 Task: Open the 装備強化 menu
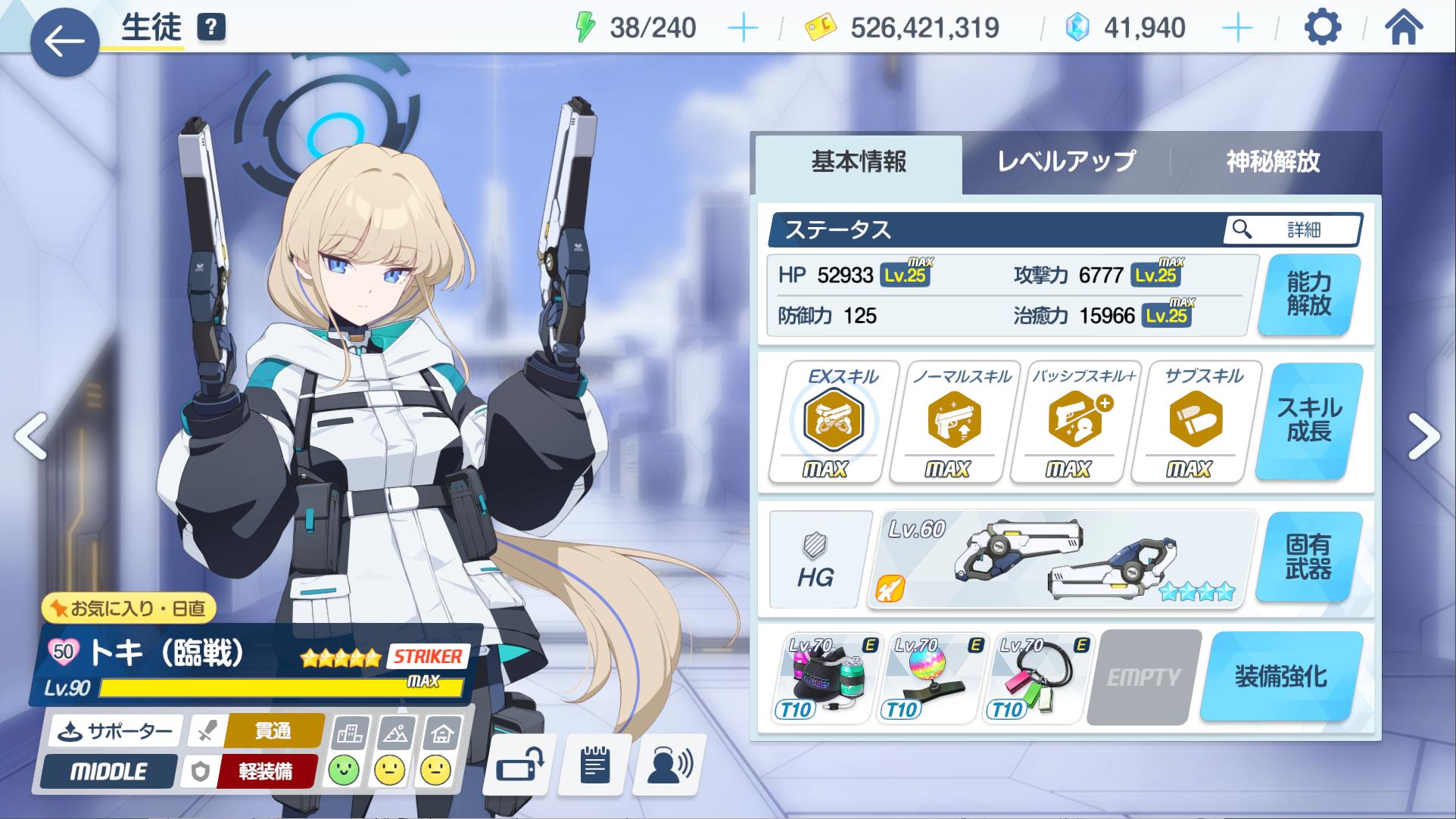(x=1281, y=676)
